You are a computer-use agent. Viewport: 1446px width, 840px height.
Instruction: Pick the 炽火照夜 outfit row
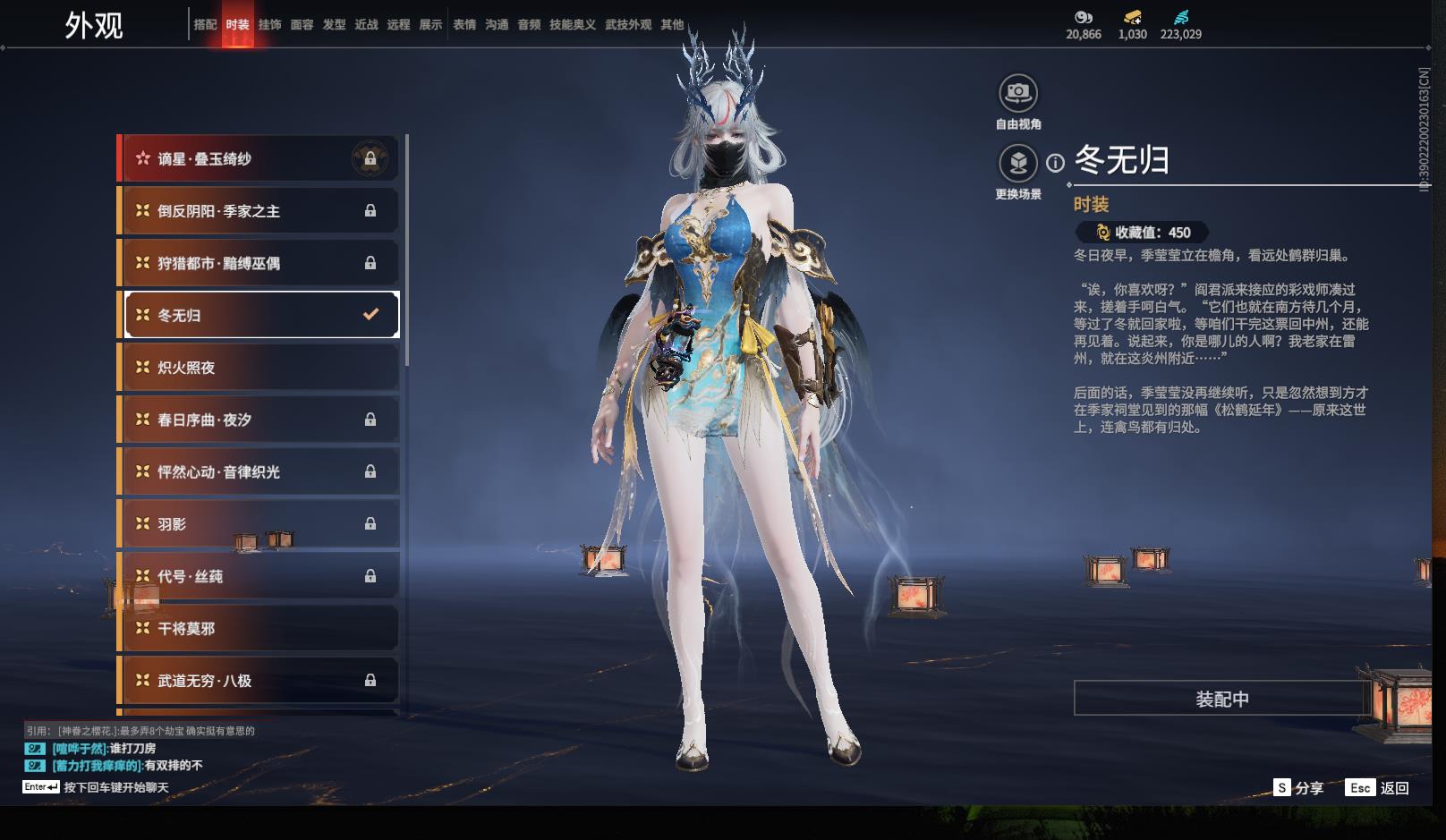pyautogui.click(x=259, y=368)
